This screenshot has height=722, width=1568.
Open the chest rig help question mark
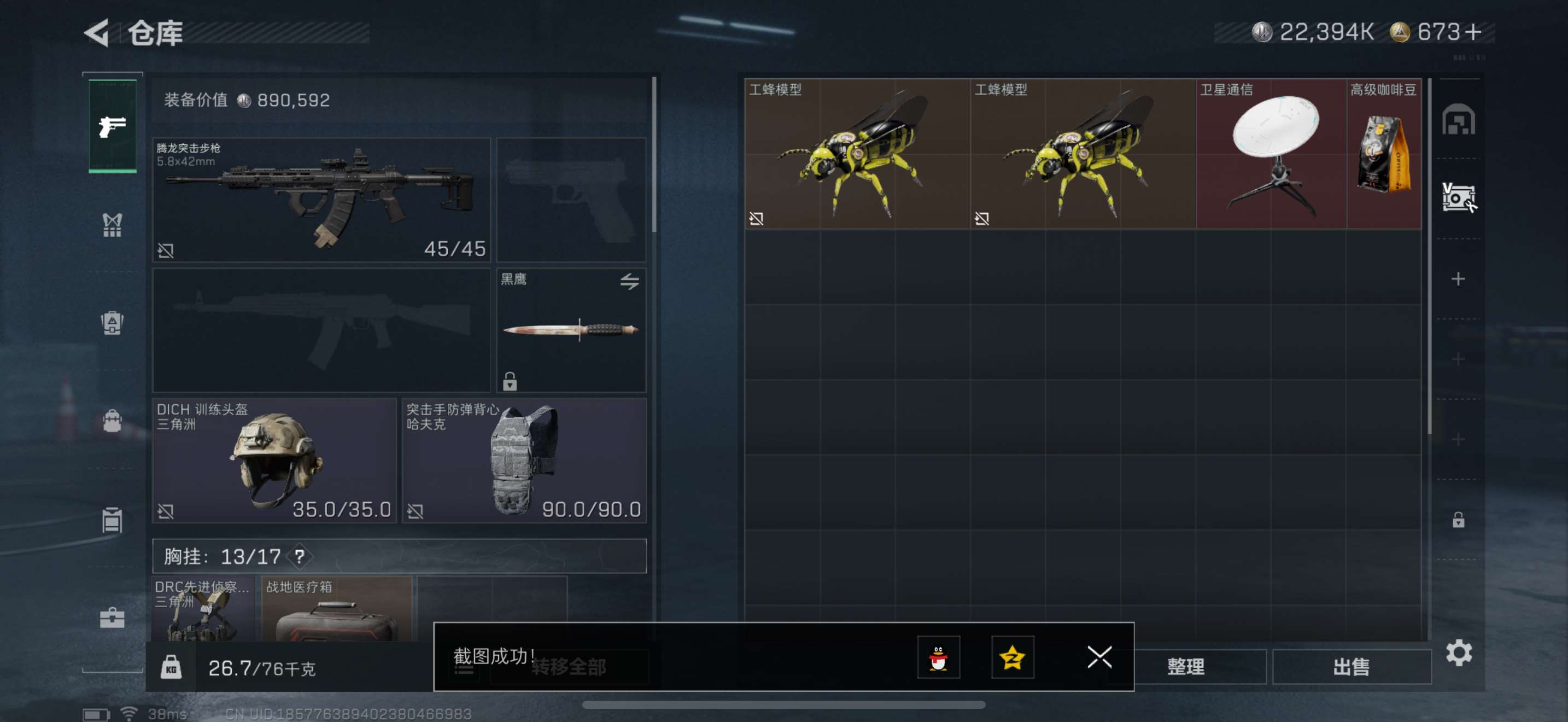[300, 556]
